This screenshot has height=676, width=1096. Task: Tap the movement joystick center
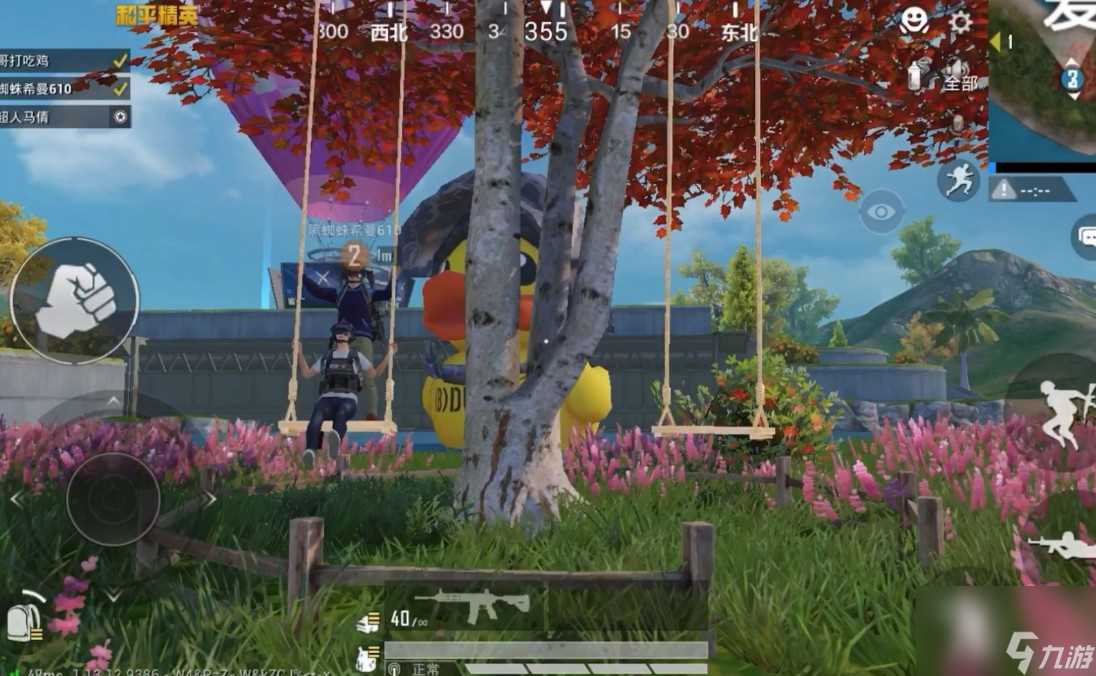[x=113, y=499]
